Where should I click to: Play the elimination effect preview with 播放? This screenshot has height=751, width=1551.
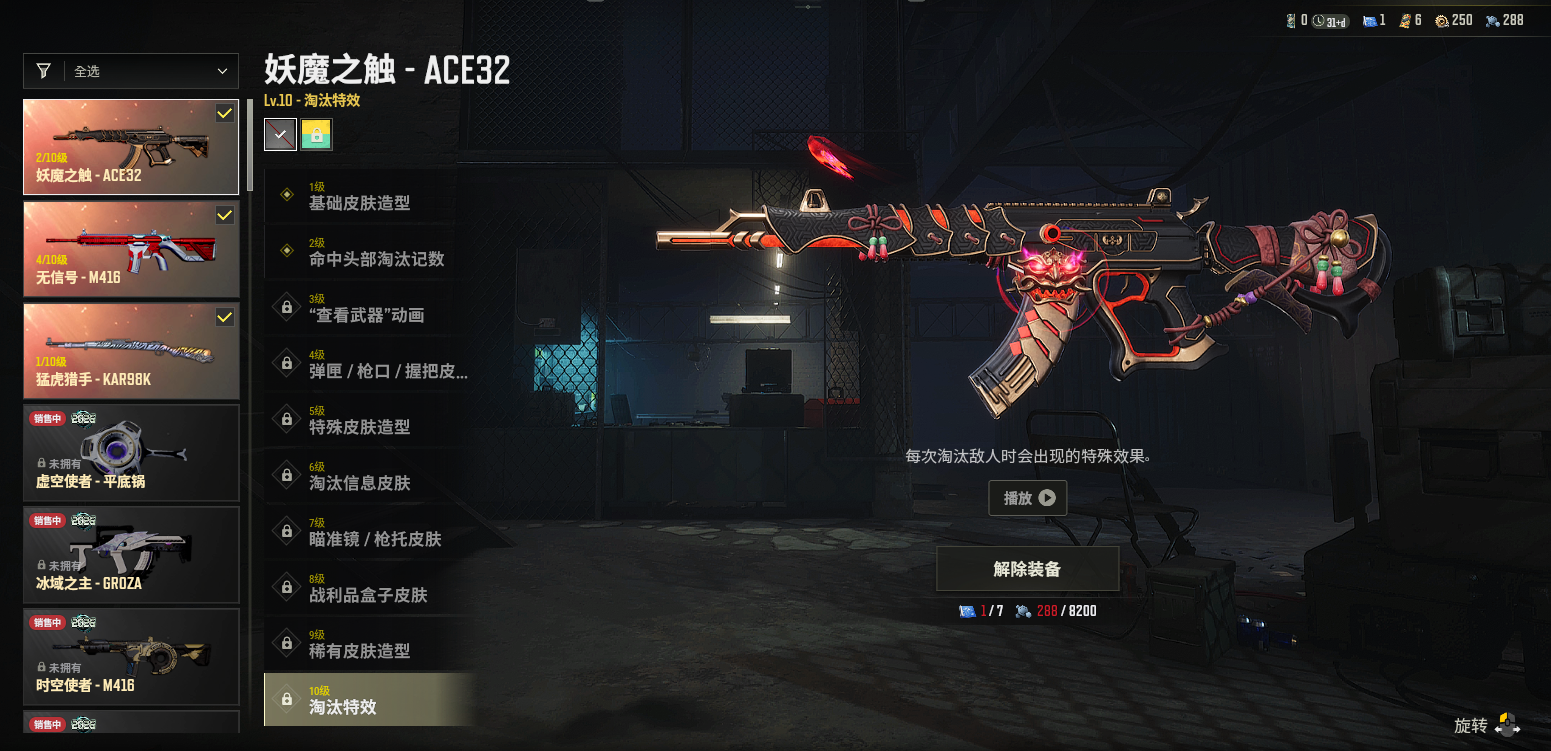point(1027,498)
